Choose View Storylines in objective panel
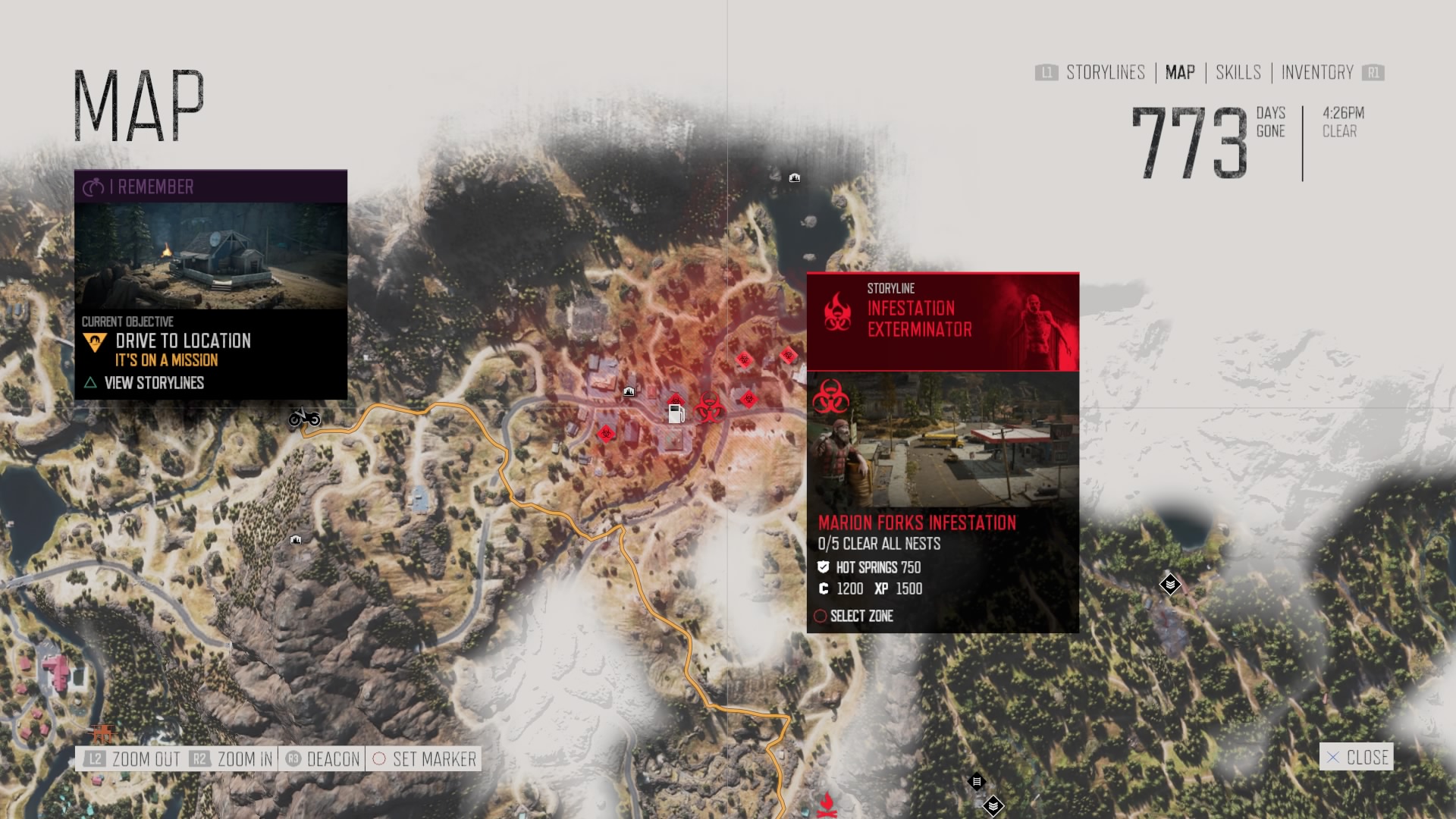Image resolution: width=1456 pixels, height=819 pixels. [x=153, y=383]
